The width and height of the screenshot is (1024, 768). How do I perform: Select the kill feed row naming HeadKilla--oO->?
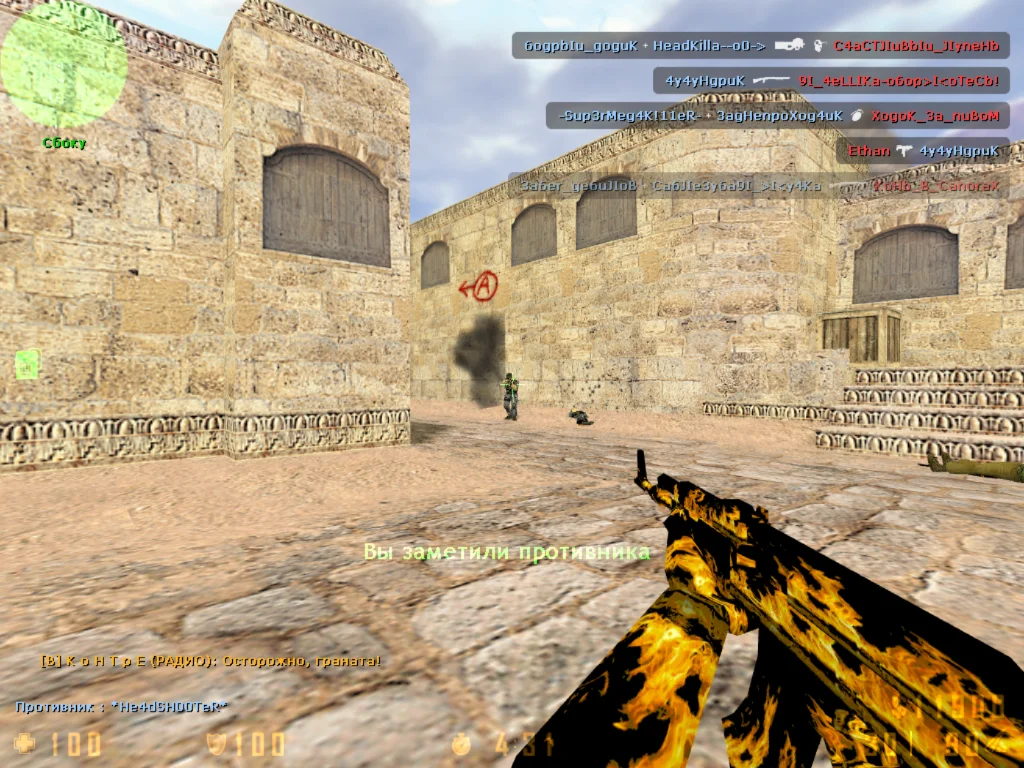click(x=760, y=46)
